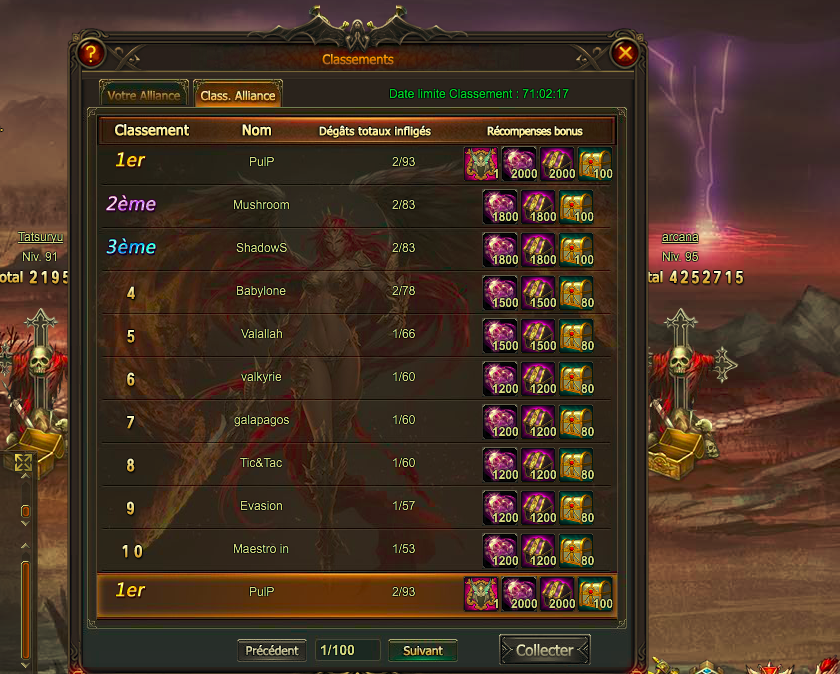Open the help question mark button
This screenshot has height=674, width=840.
90,53
